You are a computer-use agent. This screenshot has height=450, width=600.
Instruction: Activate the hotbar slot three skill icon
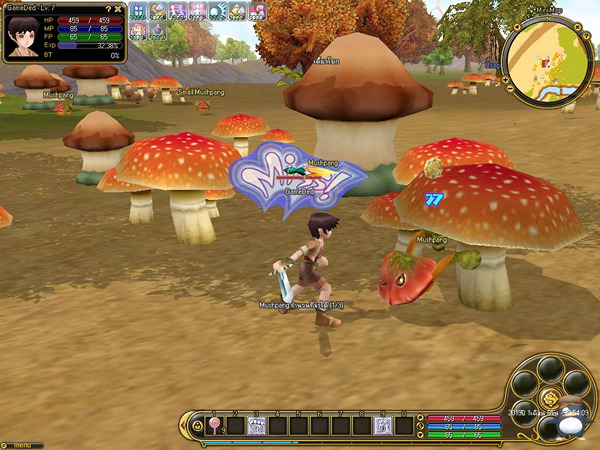coord(256,426)
